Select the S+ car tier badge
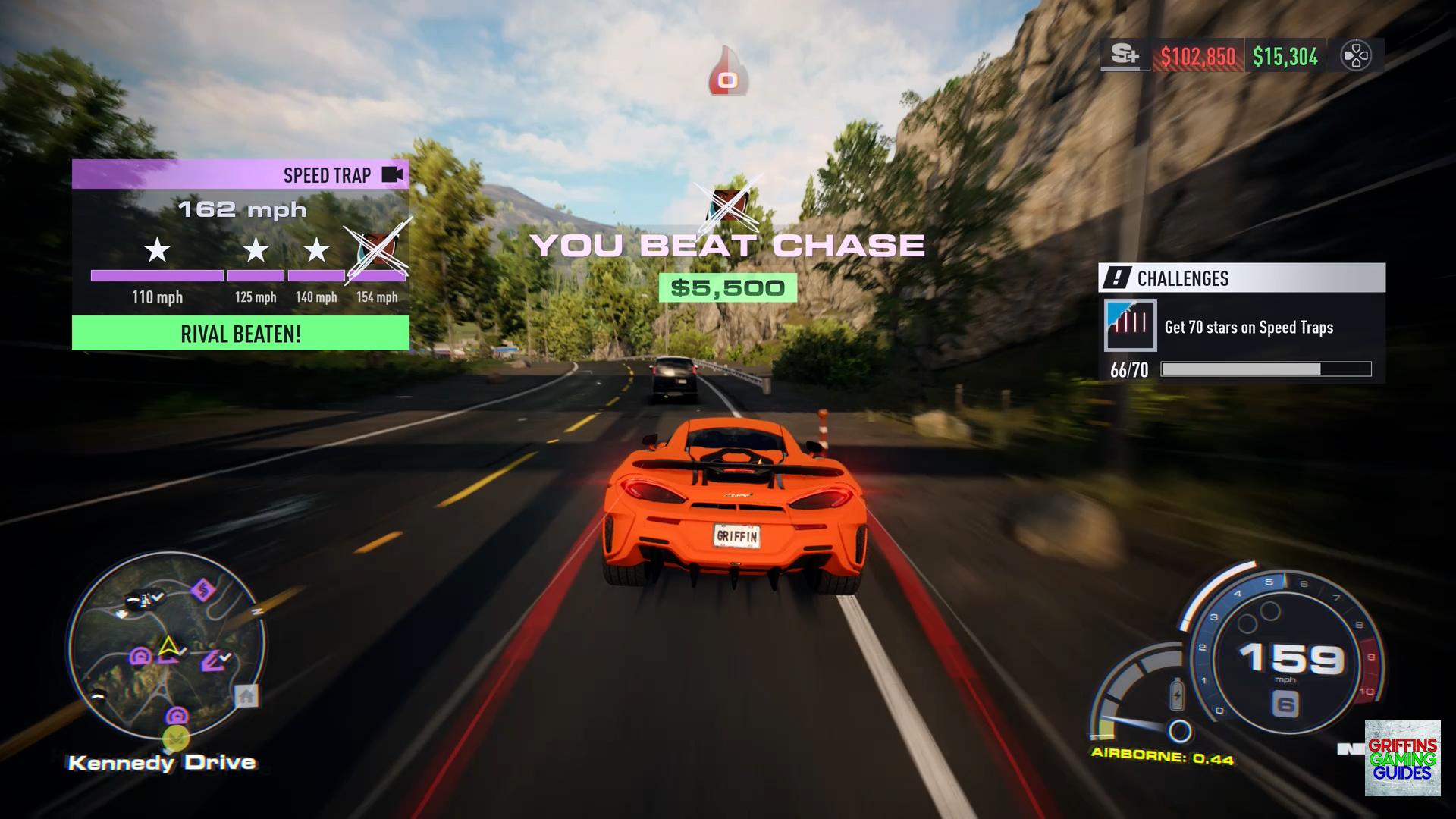 (x=1125, y=55)
